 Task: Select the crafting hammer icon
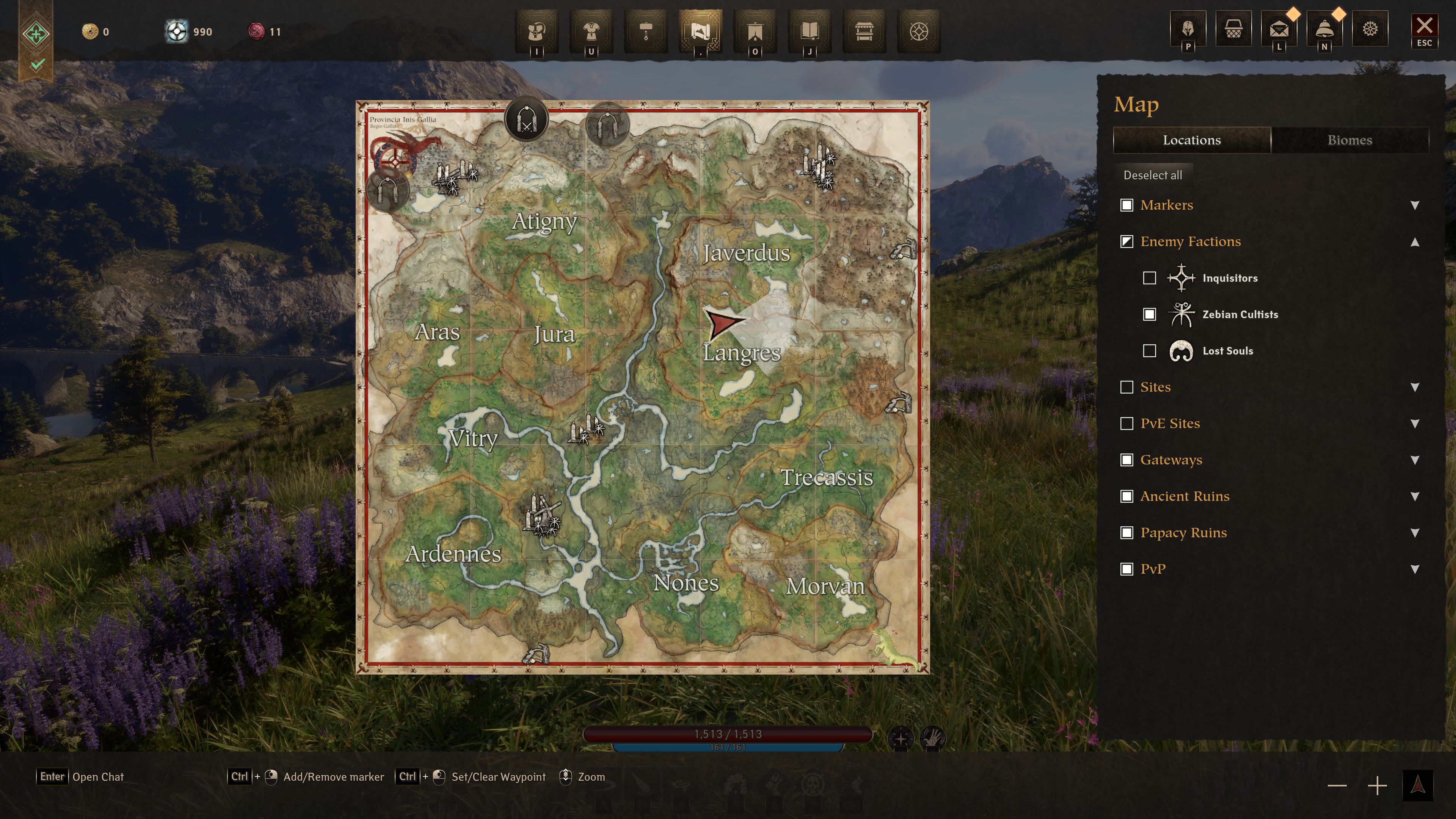click(x=647, y=32)
